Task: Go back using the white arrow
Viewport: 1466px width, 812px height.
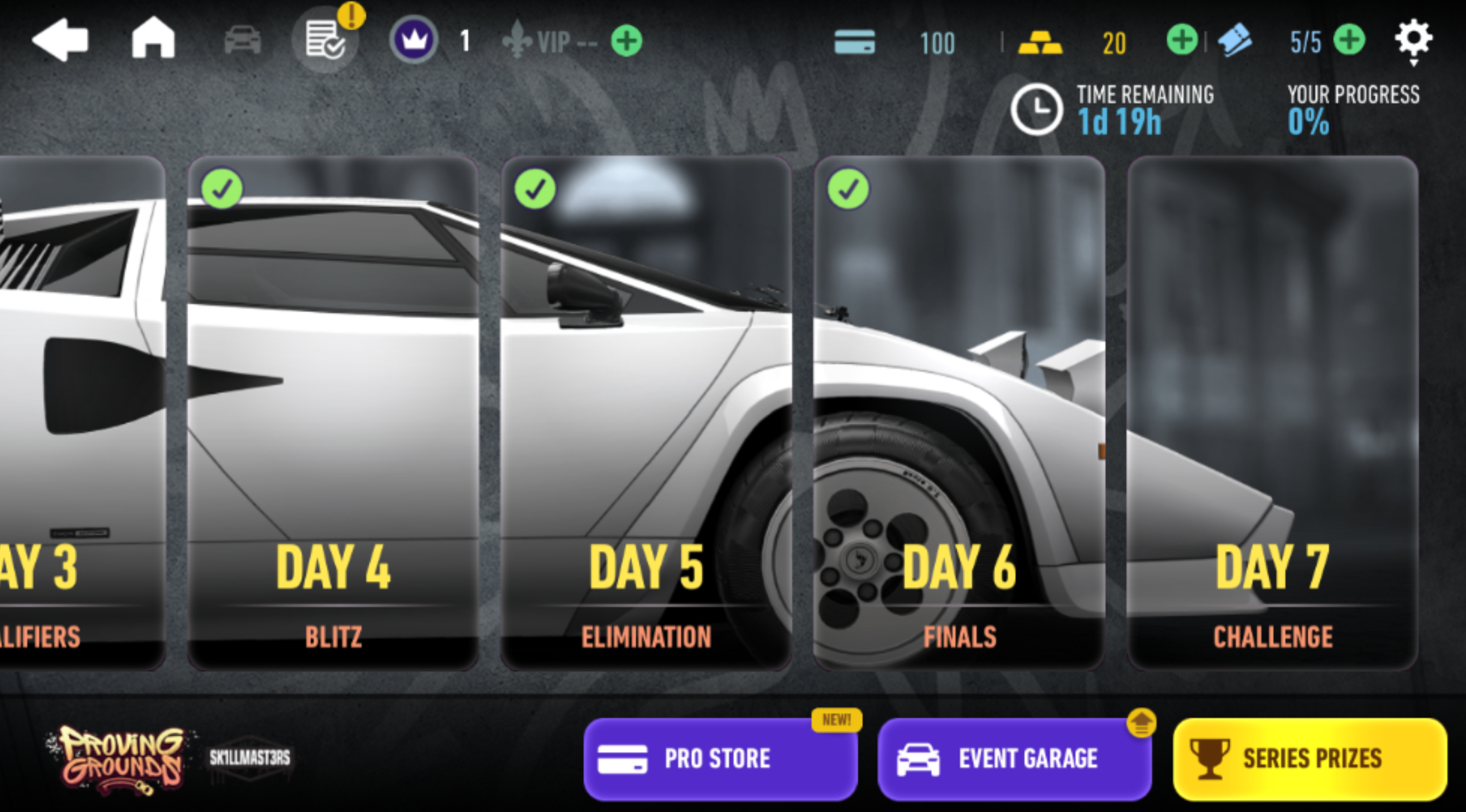Action: pyautogui.click(x=60, y=40)
